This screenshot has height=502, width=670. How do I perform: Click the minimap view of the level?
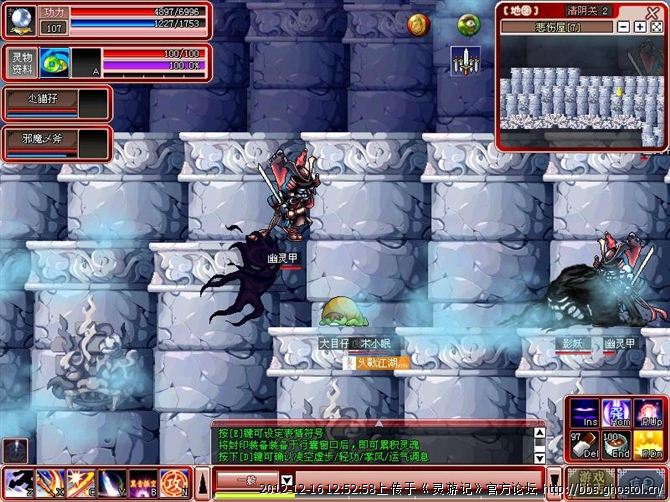point(580,95)
